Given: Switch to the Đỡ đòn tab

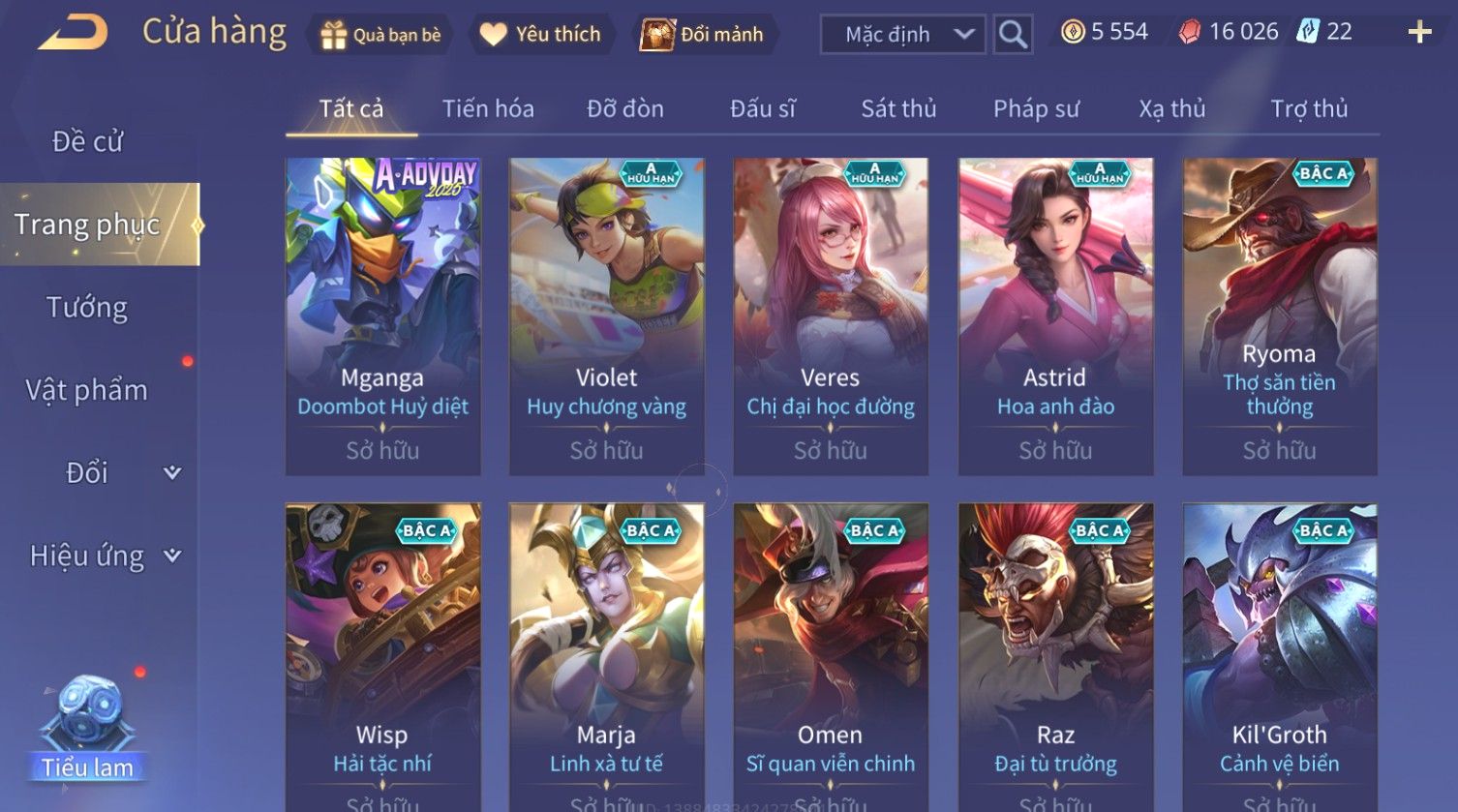Looking at the screenshot, I should coord(625,108).
